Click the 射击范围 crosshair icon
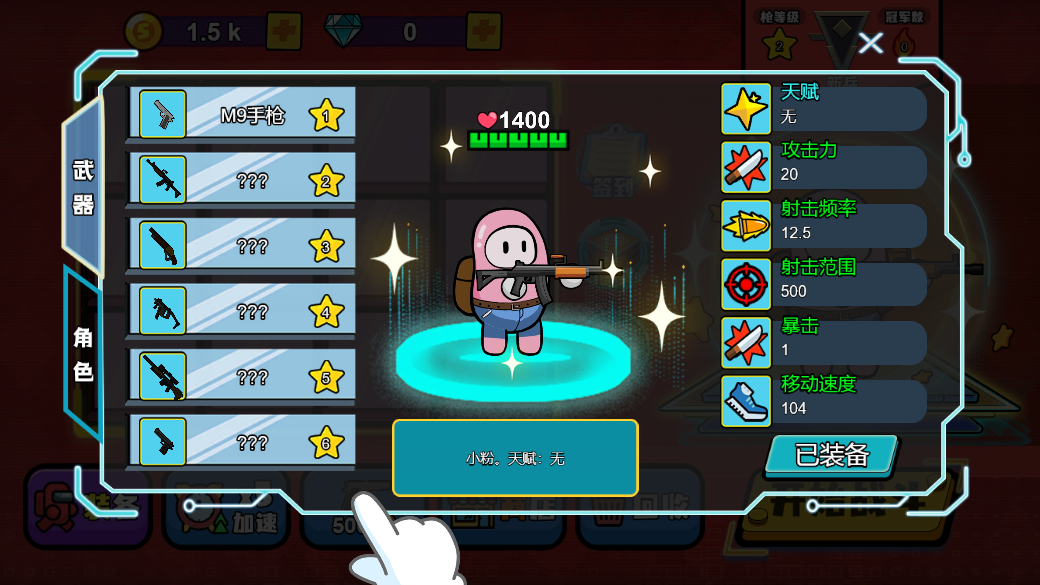The width and height of the screenshot is (1040, 585). [746, 284]
